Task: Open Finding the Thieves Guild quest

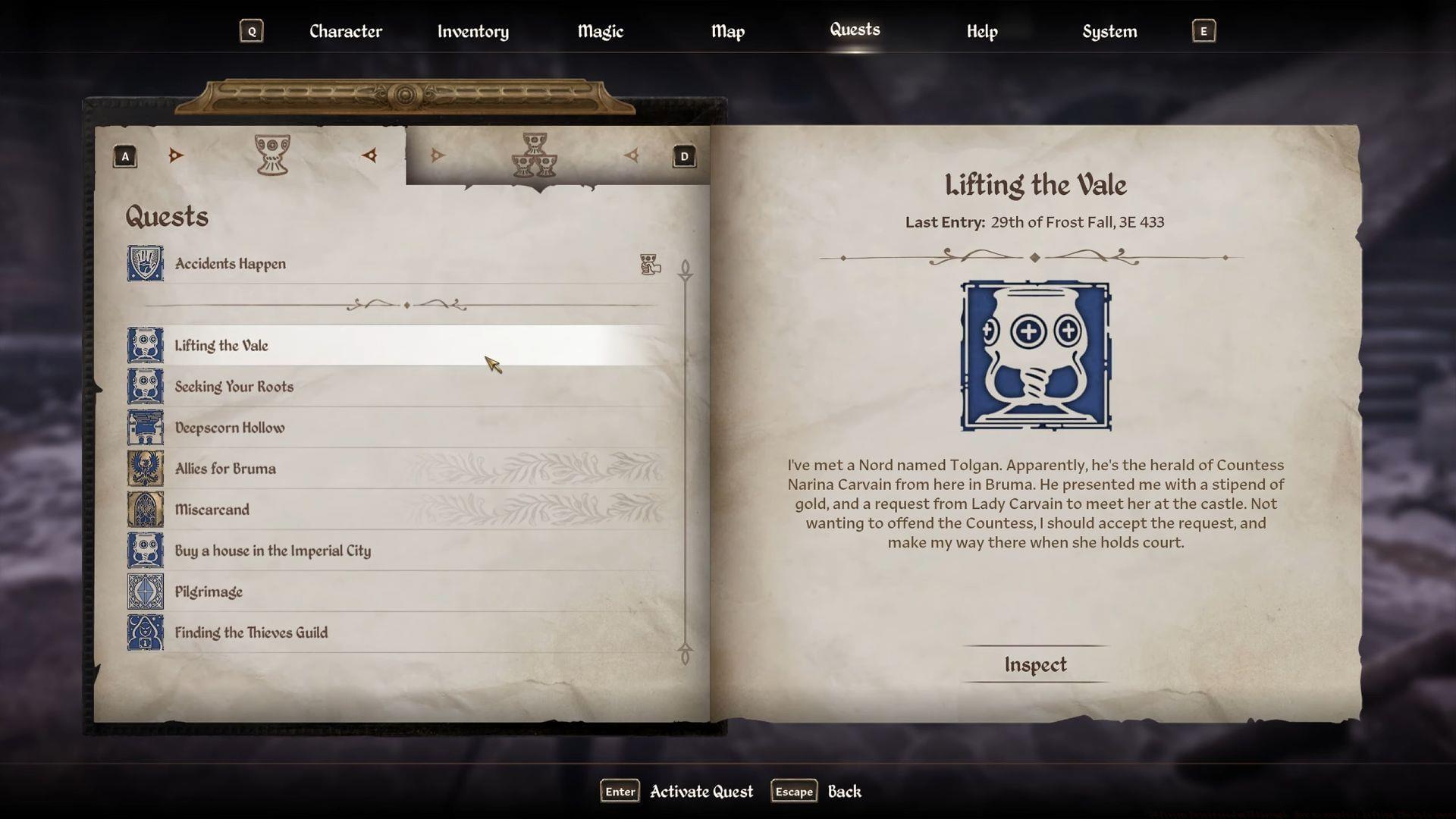Action: pyautogui.click(x=251, y=632)
